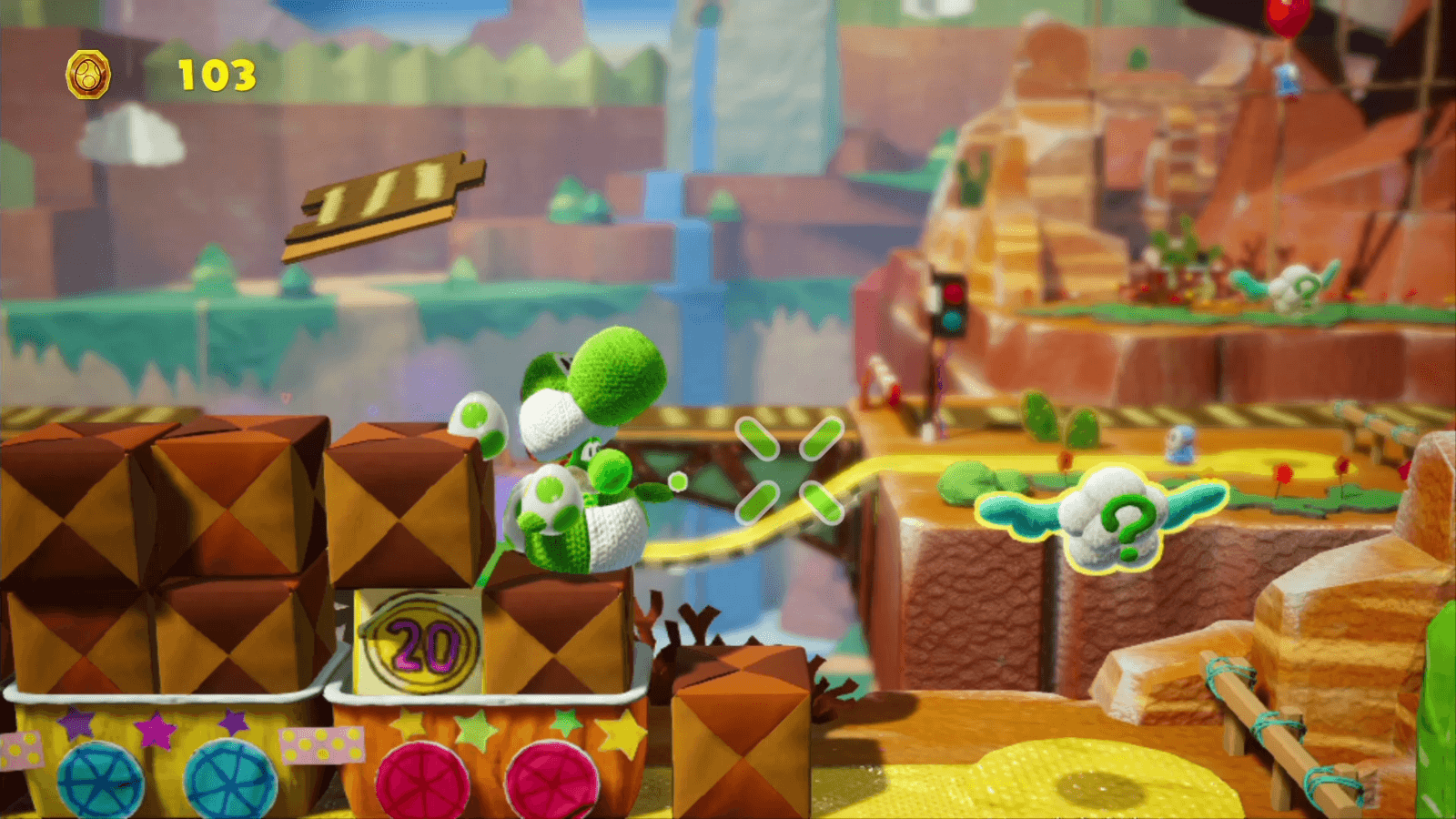Toggle the red light on the signal pole

tap(952, 291)
